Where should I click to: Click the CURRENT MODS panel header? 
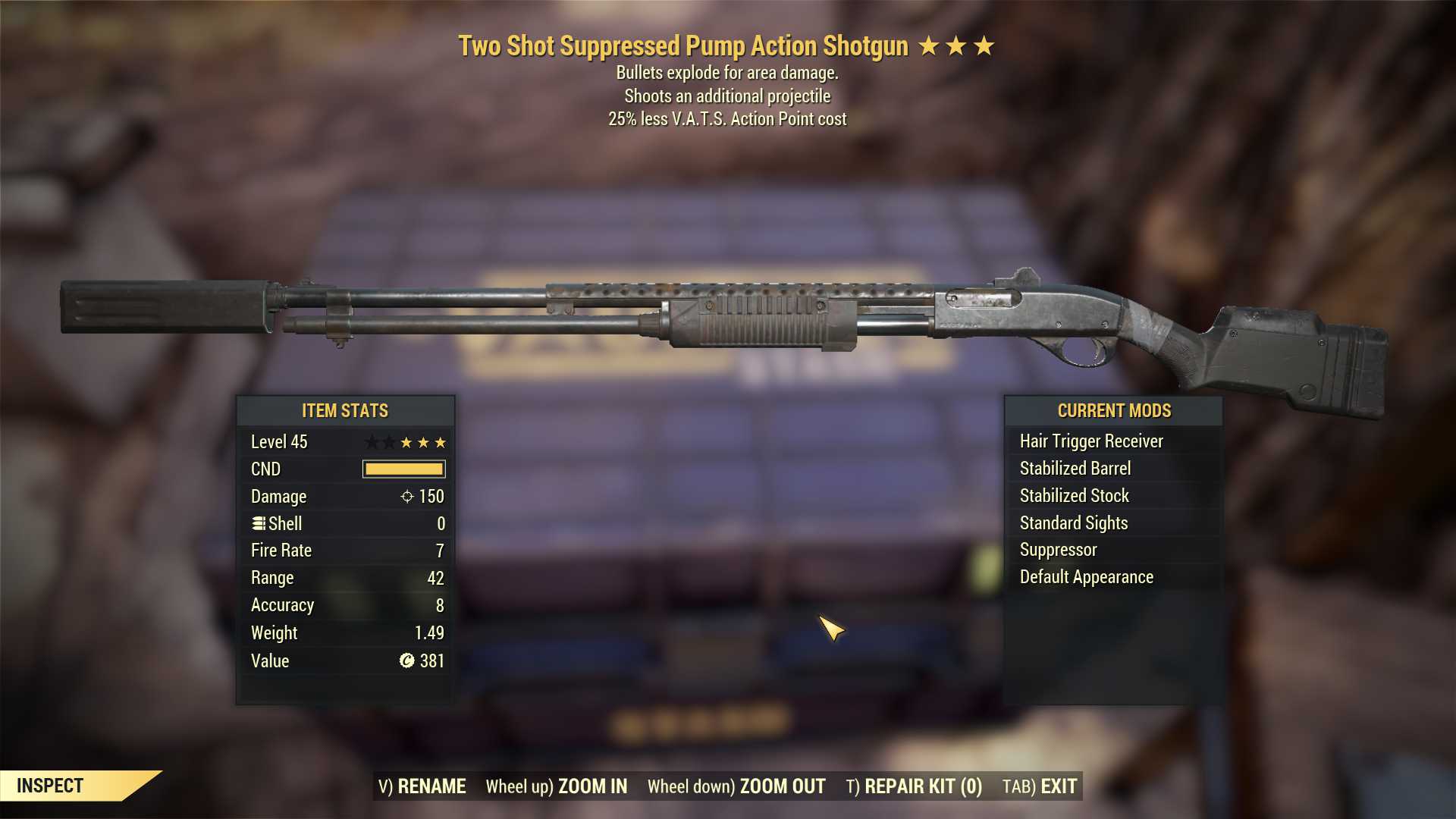click(1115, 410)
